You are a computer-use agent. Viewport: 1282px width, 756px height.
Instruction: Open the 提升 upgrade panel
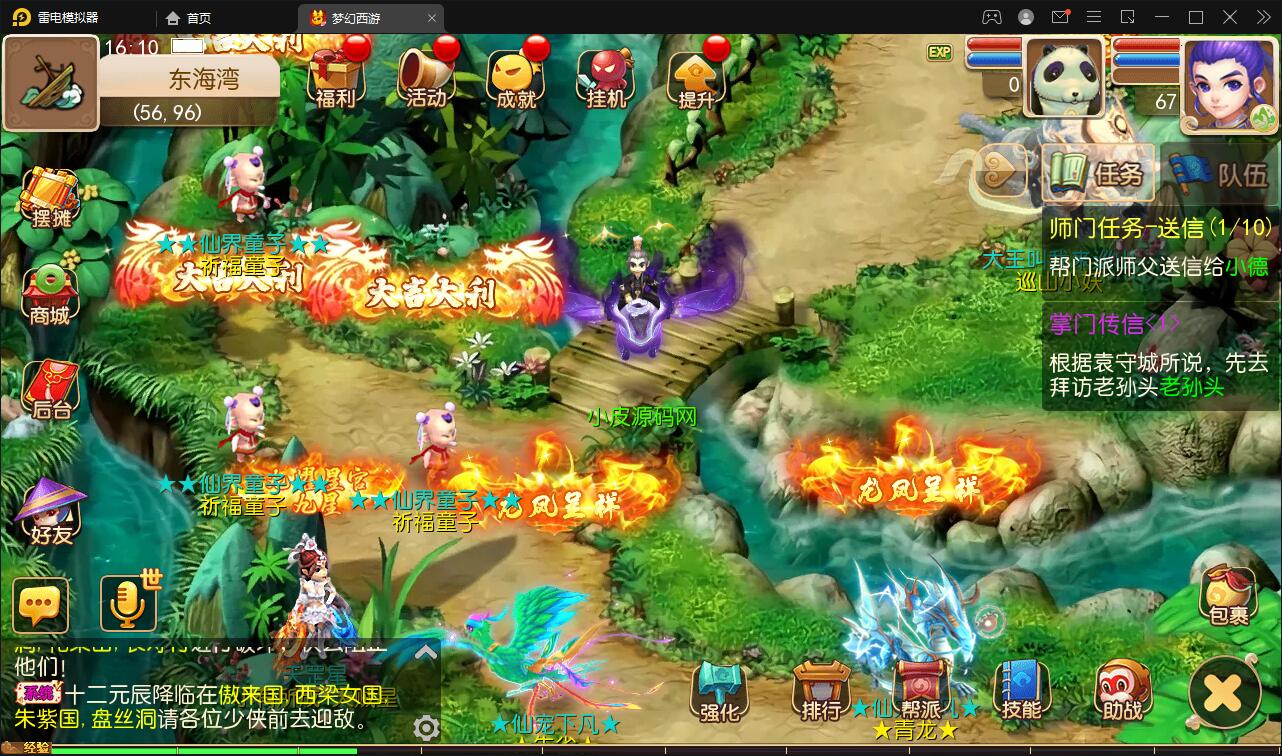697,75
